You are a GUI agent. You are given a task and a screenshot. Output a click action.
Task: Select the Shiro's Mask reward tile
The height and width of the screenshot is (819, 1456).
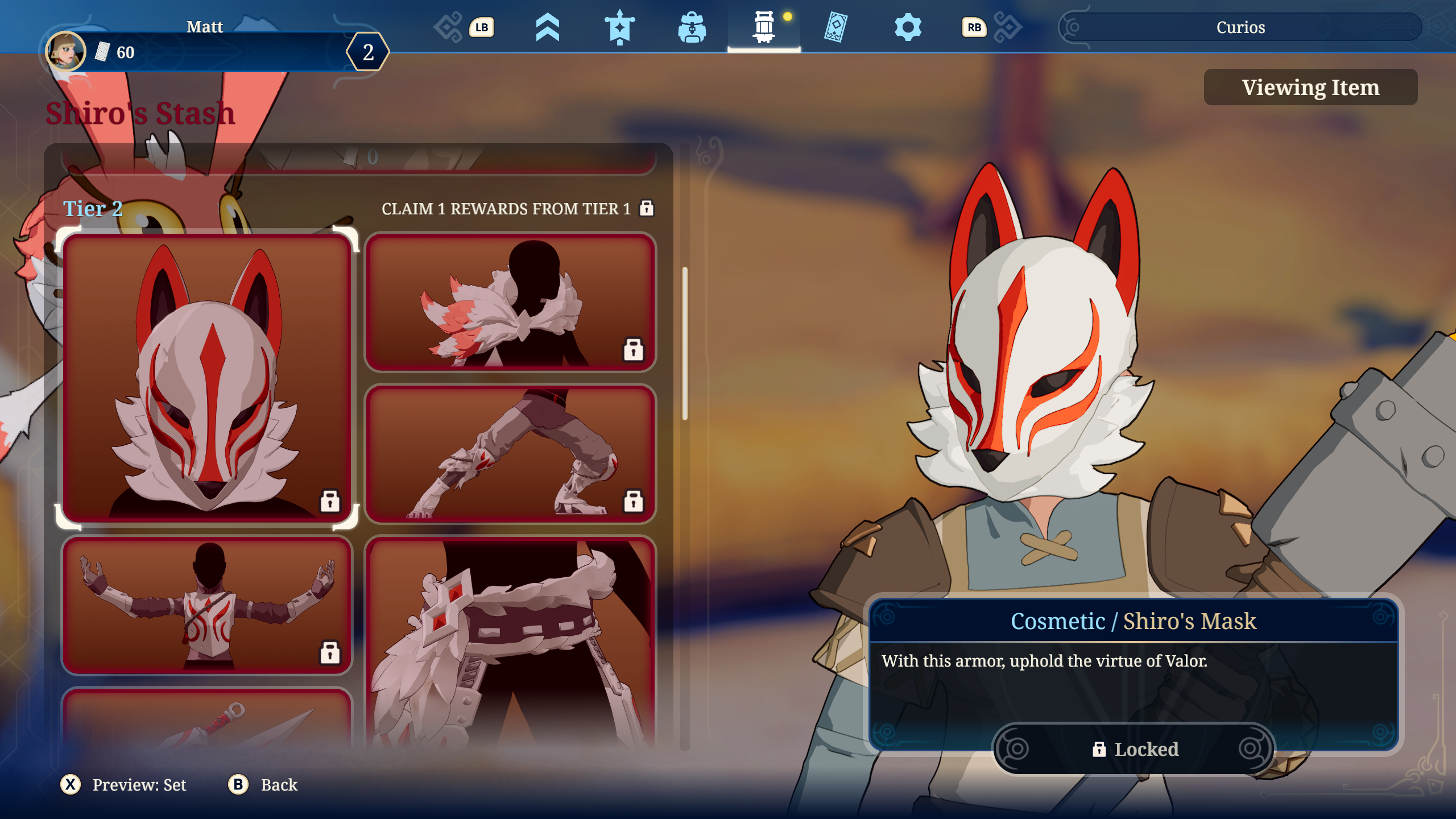(x=207, y=378)
